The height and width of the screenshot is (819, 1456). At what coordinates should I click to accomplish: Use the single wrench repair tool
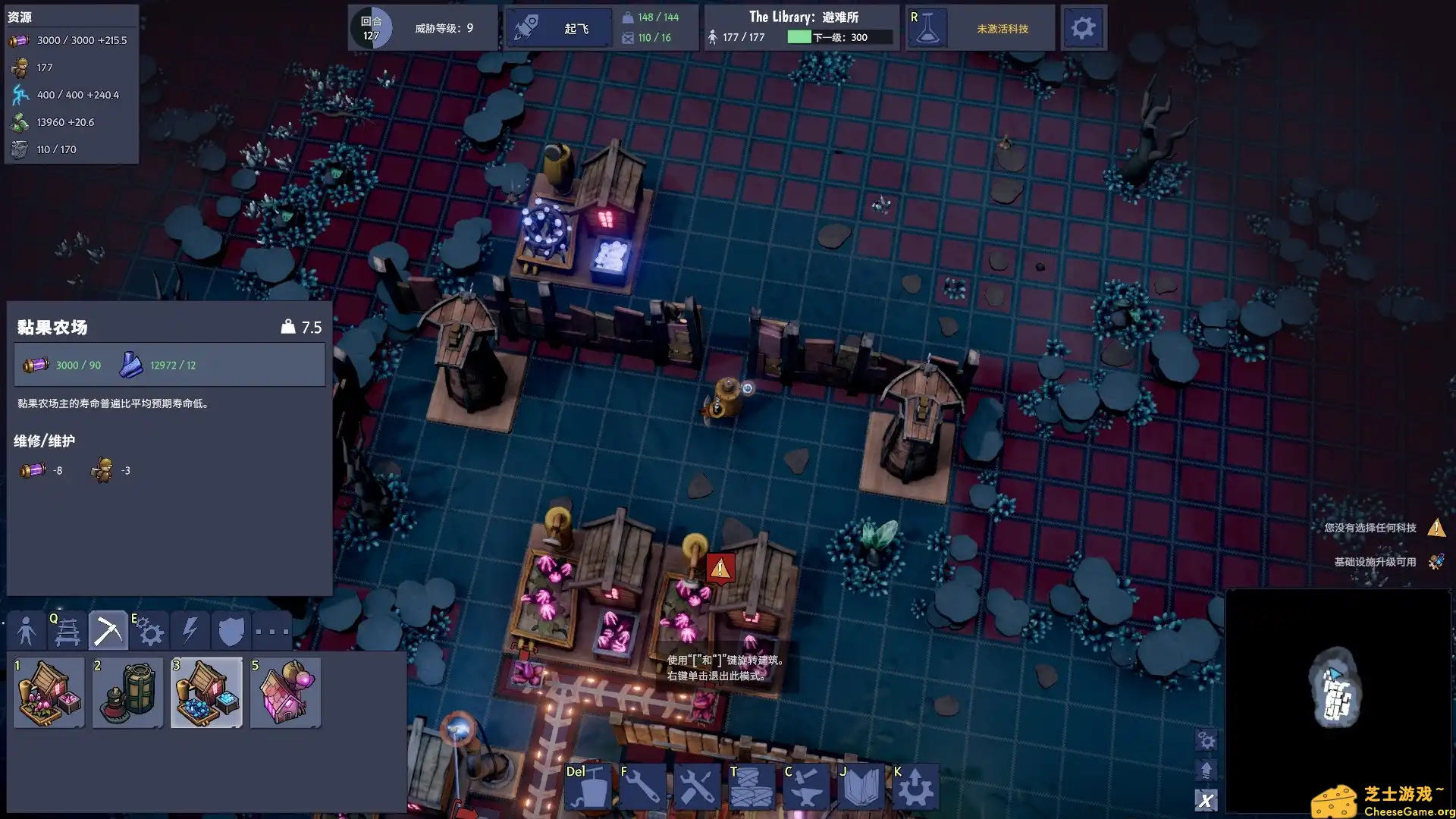[x=642, y=787]
